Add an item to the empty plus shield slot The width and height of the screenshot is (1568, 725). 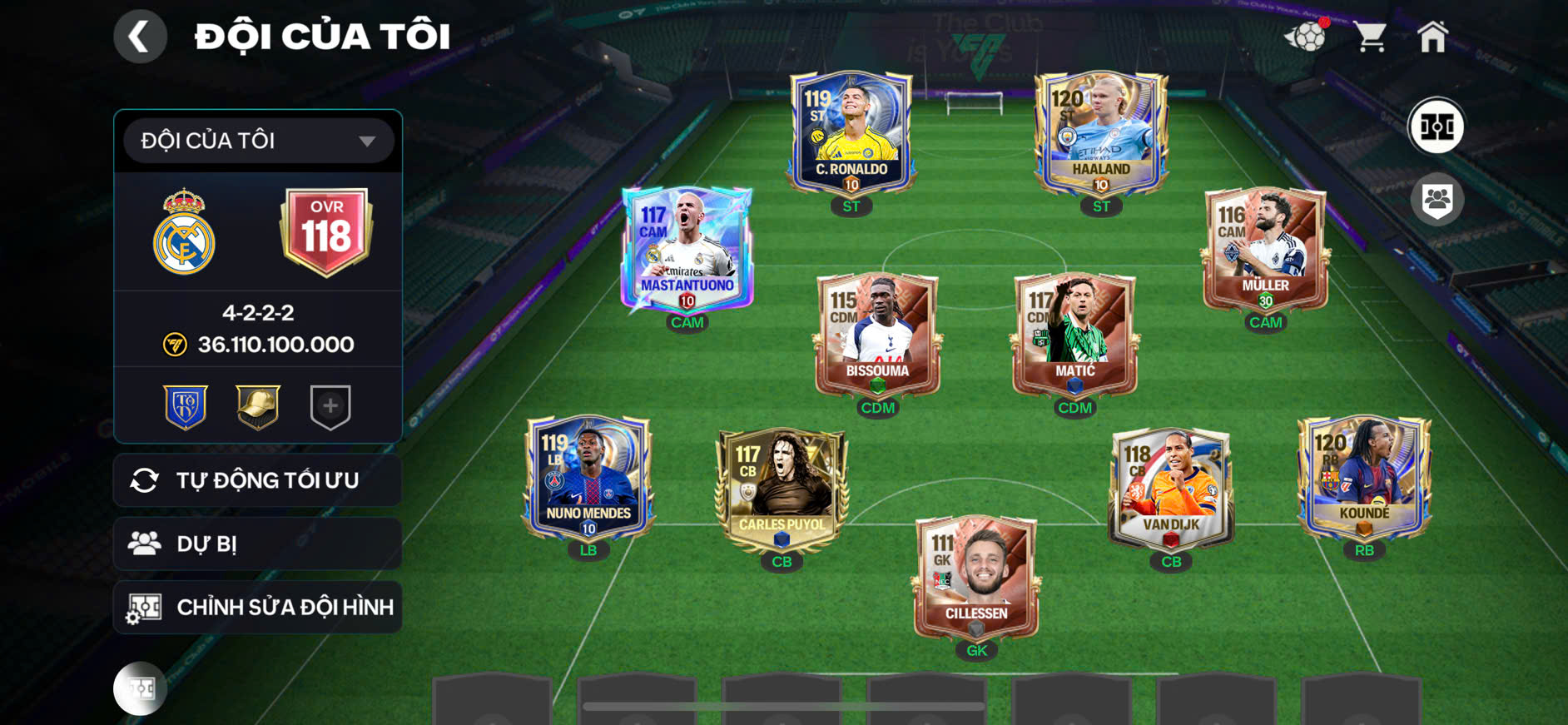pyautogui.click(x=330, y=406)
